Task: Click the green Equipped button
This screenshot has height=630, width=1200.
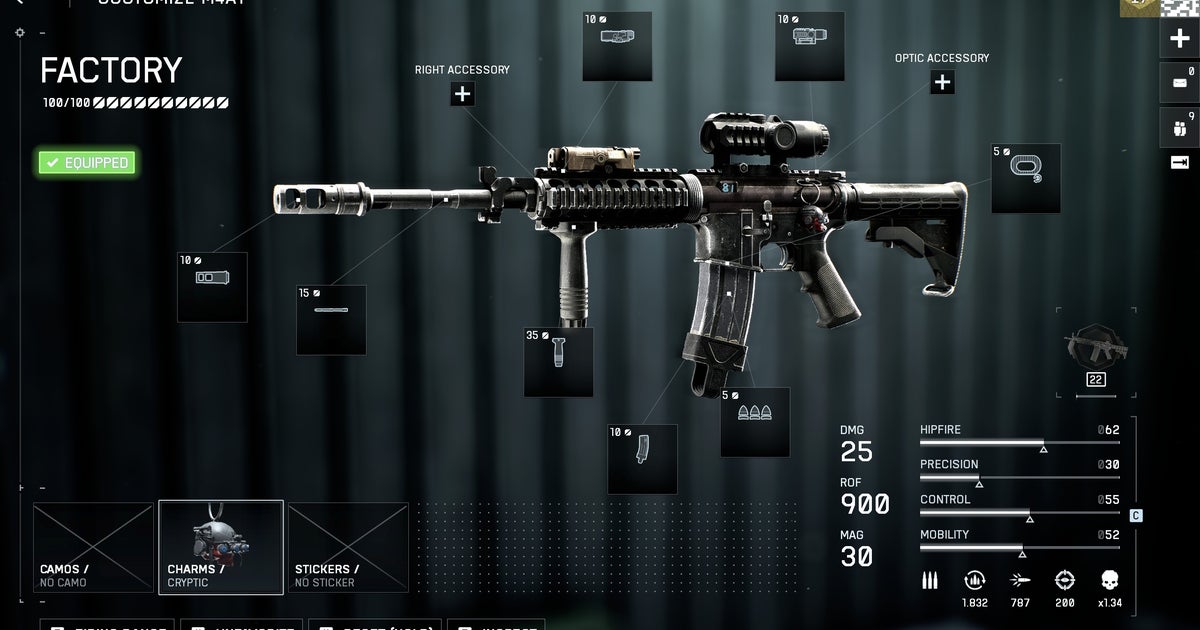Action: tap(87, 162)
